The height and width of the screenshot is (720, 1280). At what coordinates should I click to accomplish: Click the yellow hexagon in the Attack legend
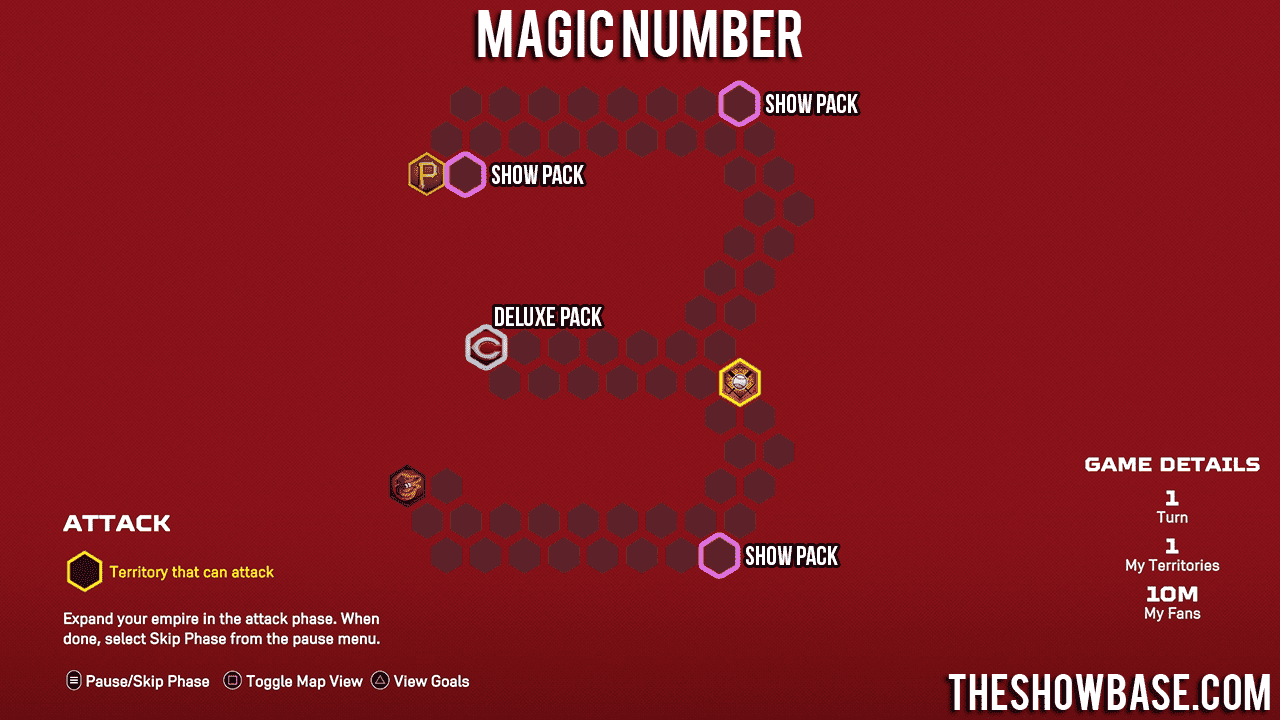click(x=84, y=571)
